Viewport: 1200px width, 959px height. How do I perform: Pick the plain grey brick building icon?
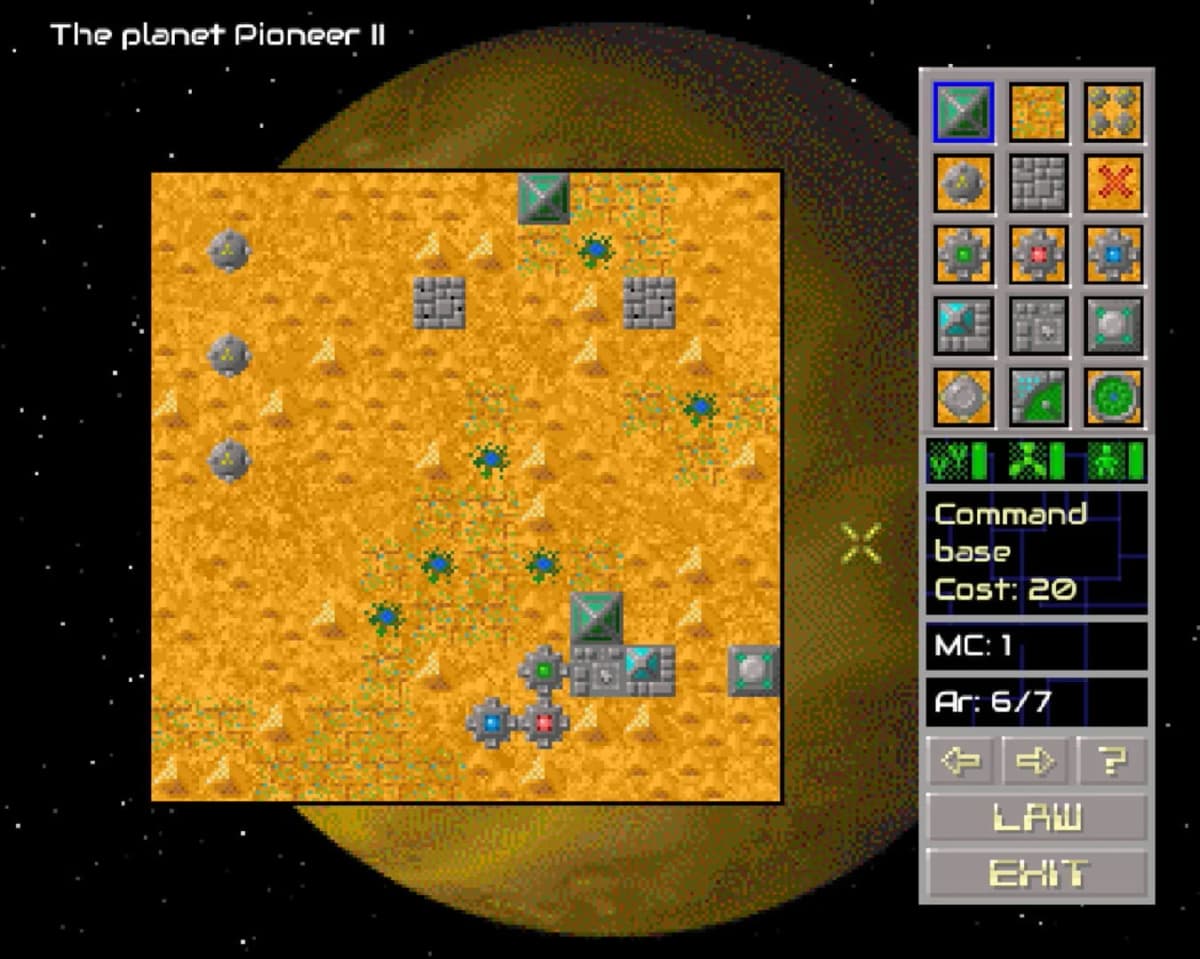click(1038, 325)
